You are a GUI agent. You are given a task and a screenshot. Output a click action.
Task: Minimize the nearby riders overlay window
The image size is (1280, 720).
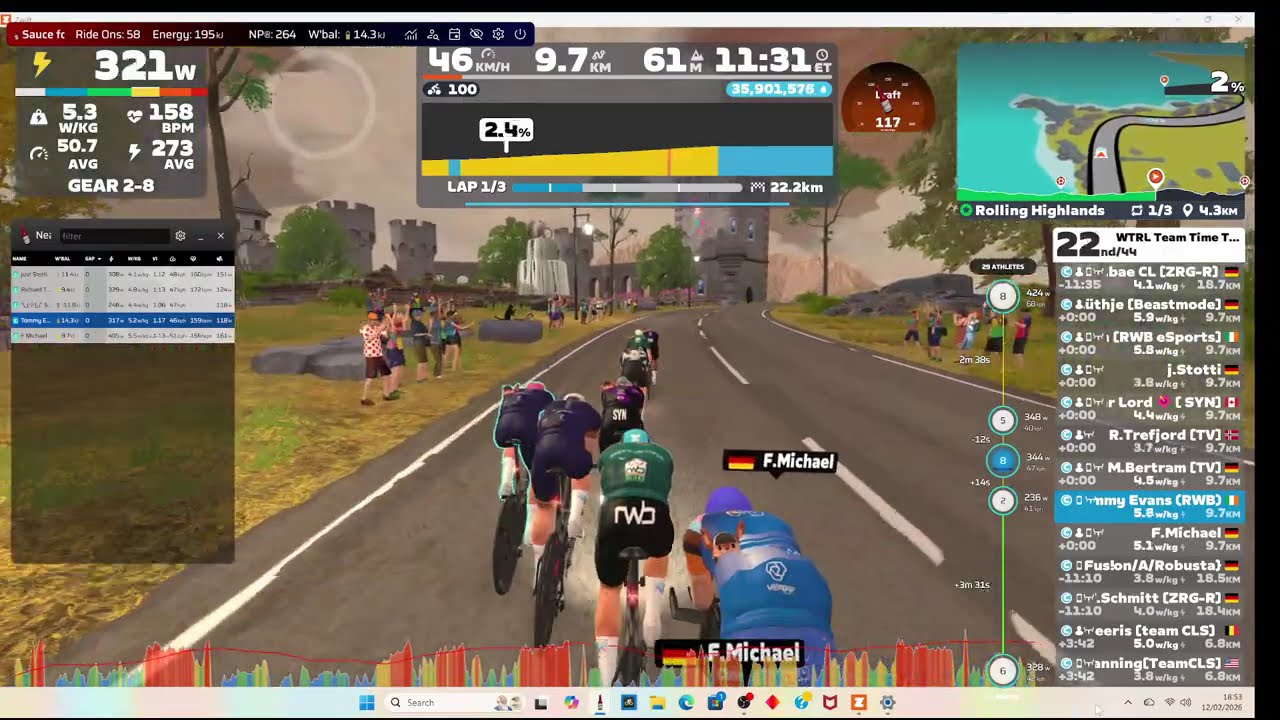point(200,236)
